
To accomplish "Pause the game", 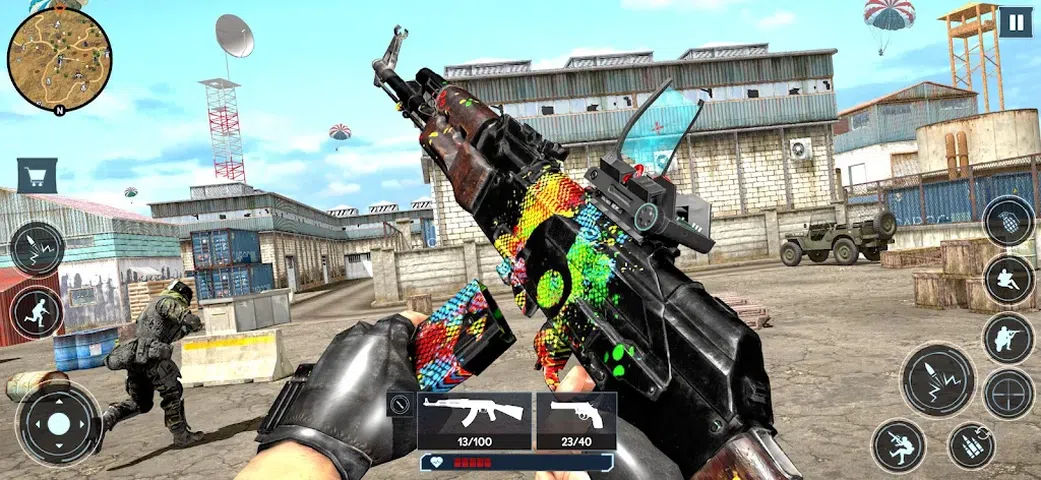I will (x=1015, y=22).
